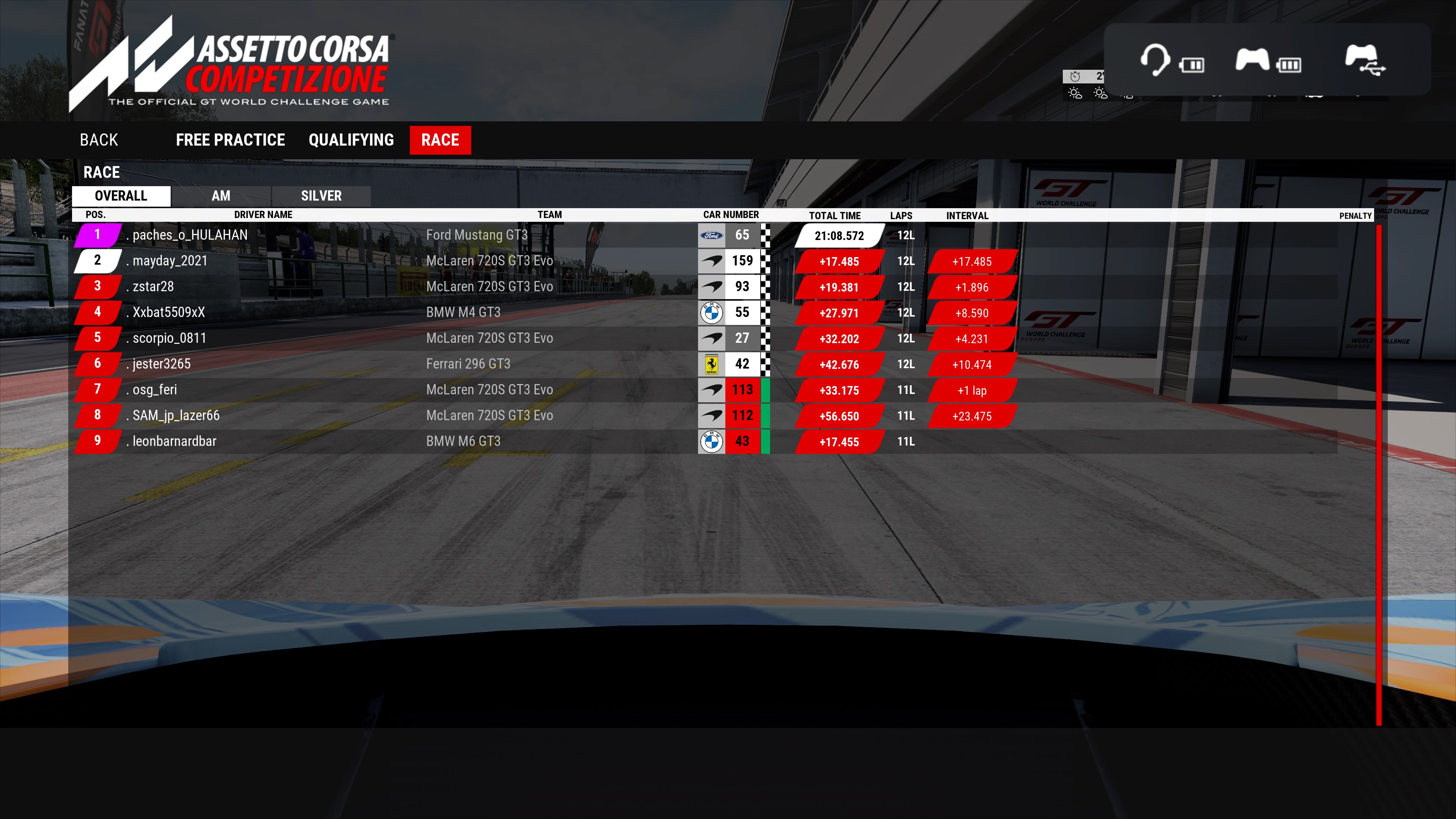The height and width of the screenshot is (819, 1456).
Task: Open the Qualifying session tab
Action: [351, 140]
